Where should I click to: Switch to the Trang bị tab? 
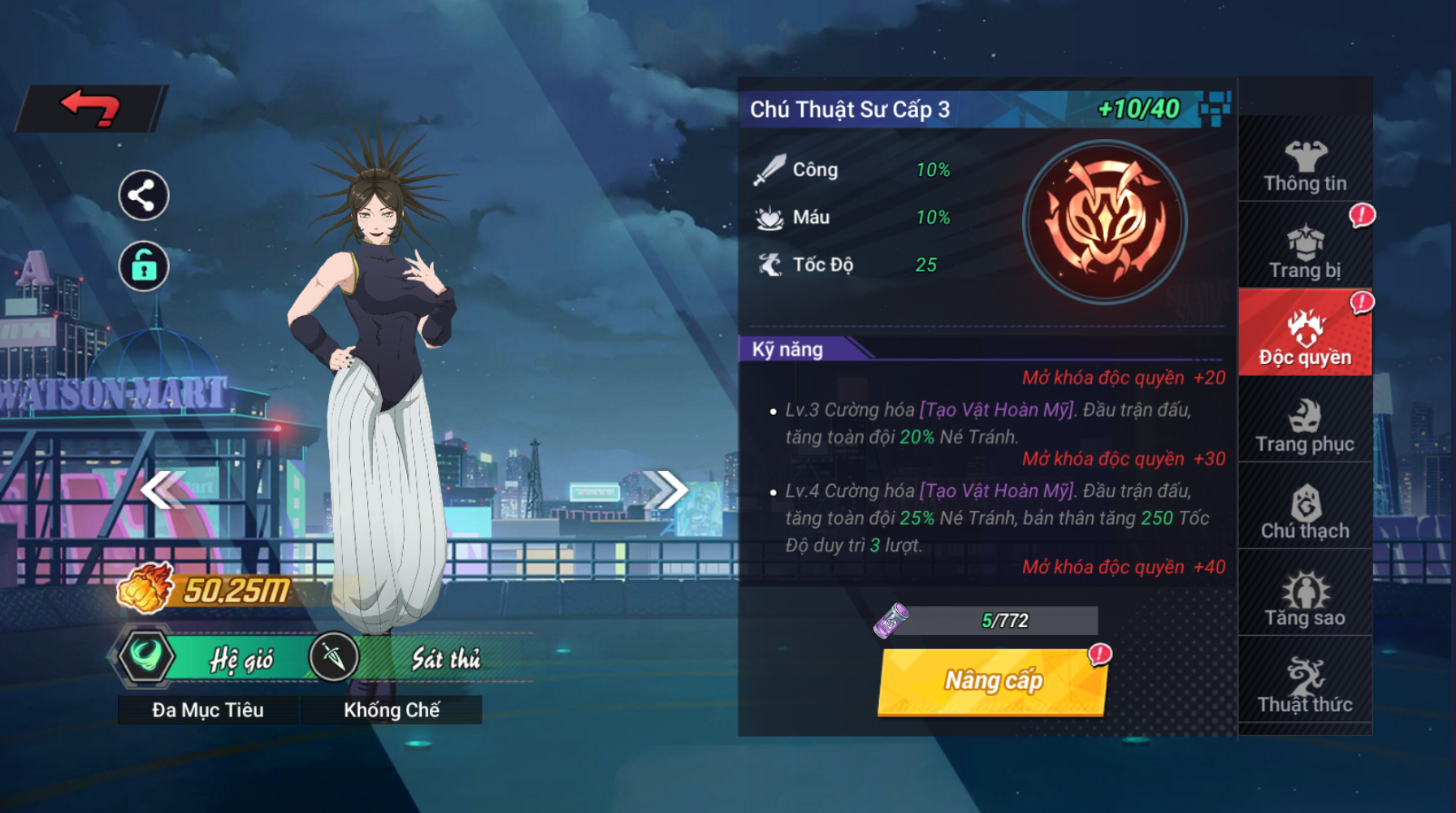coord(1305,253)
